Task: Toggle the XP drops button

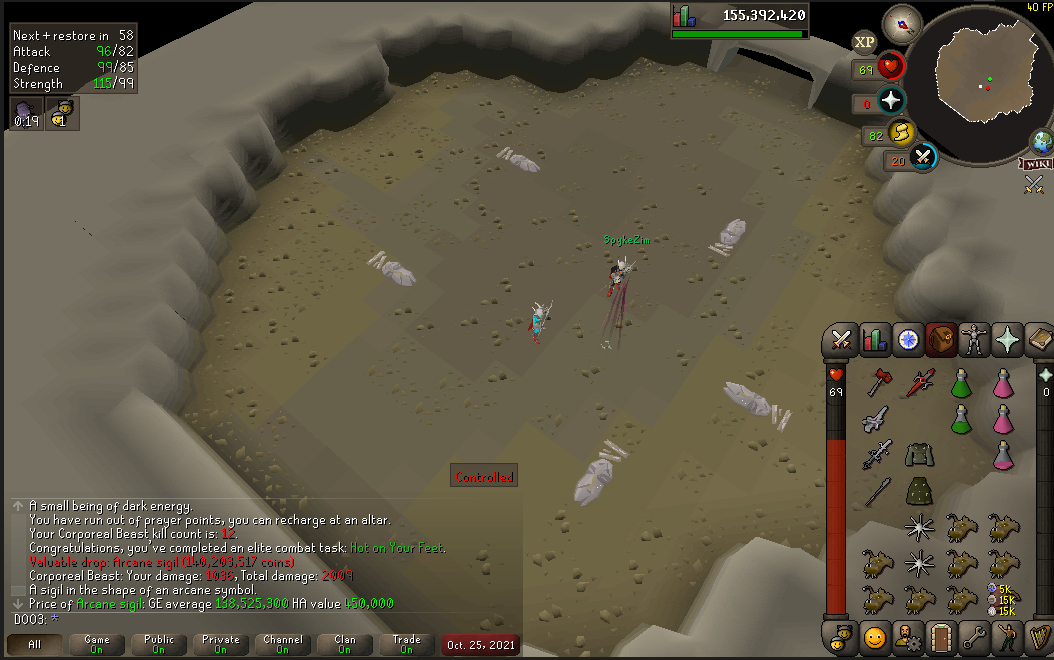Action: tap(864, 42)
